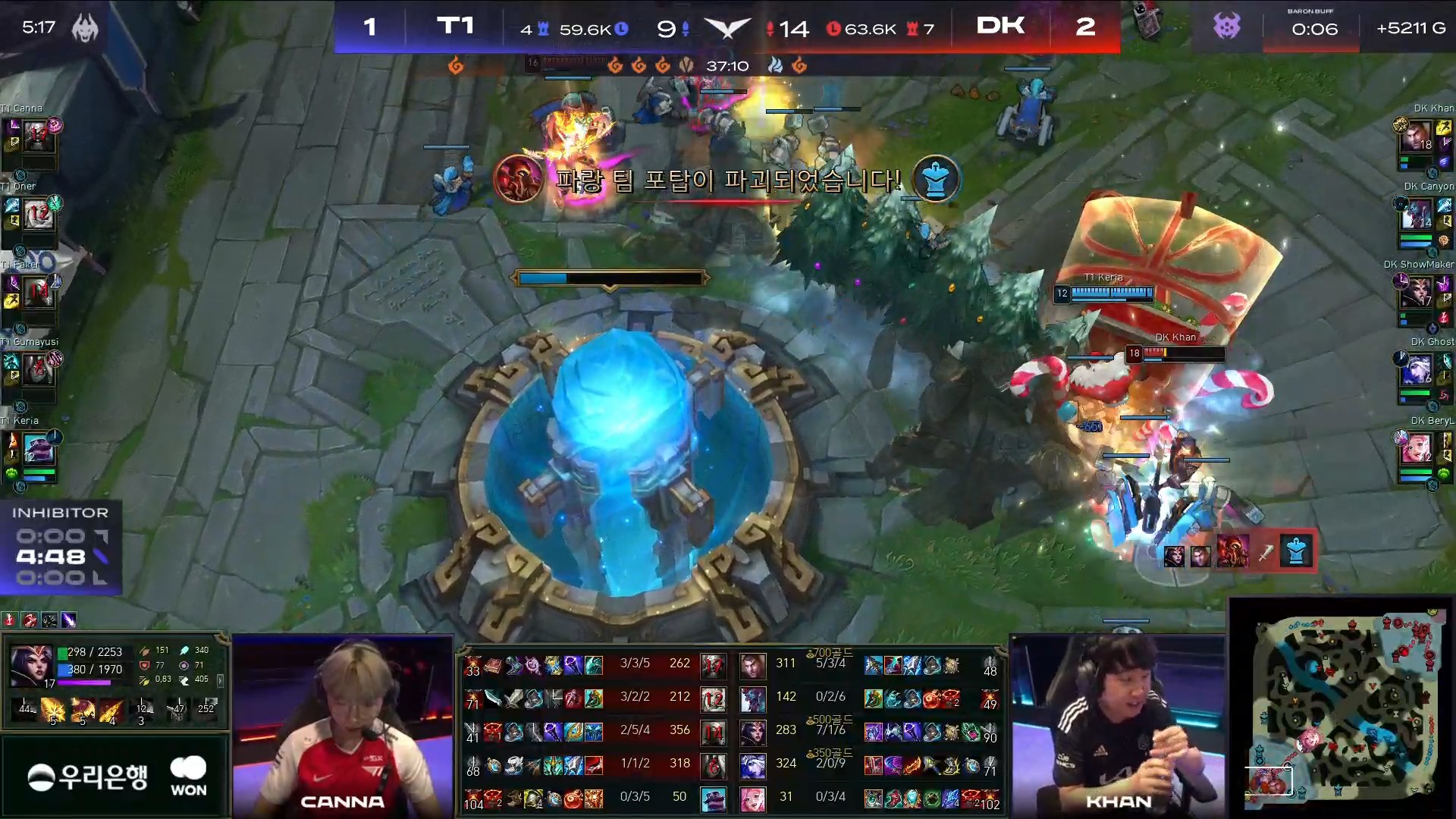Click DK BeryL's sidebar portrait

coord(1417,449)
